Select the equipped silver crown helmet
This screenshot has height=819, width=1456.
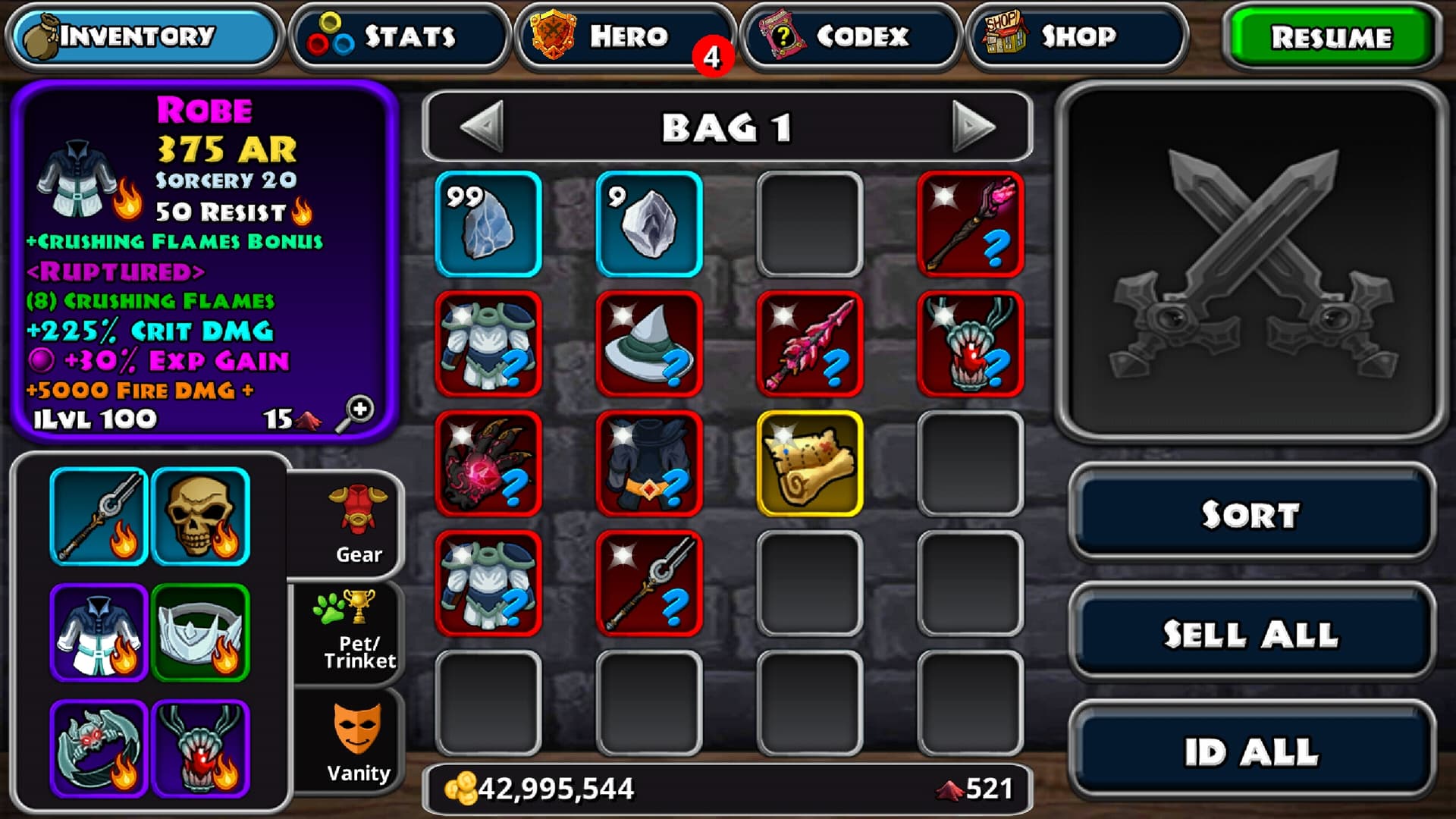coord(200,632)
